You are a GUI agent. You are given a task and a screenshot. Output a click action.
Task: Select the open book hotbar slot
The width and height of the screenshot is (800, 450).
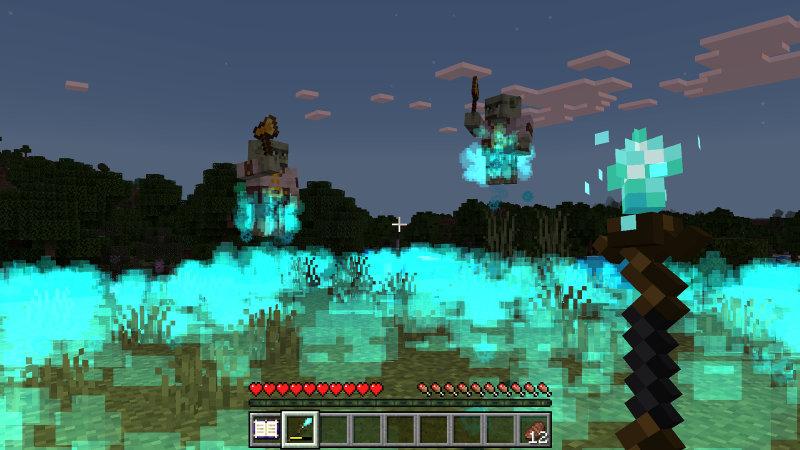point(266,429)
